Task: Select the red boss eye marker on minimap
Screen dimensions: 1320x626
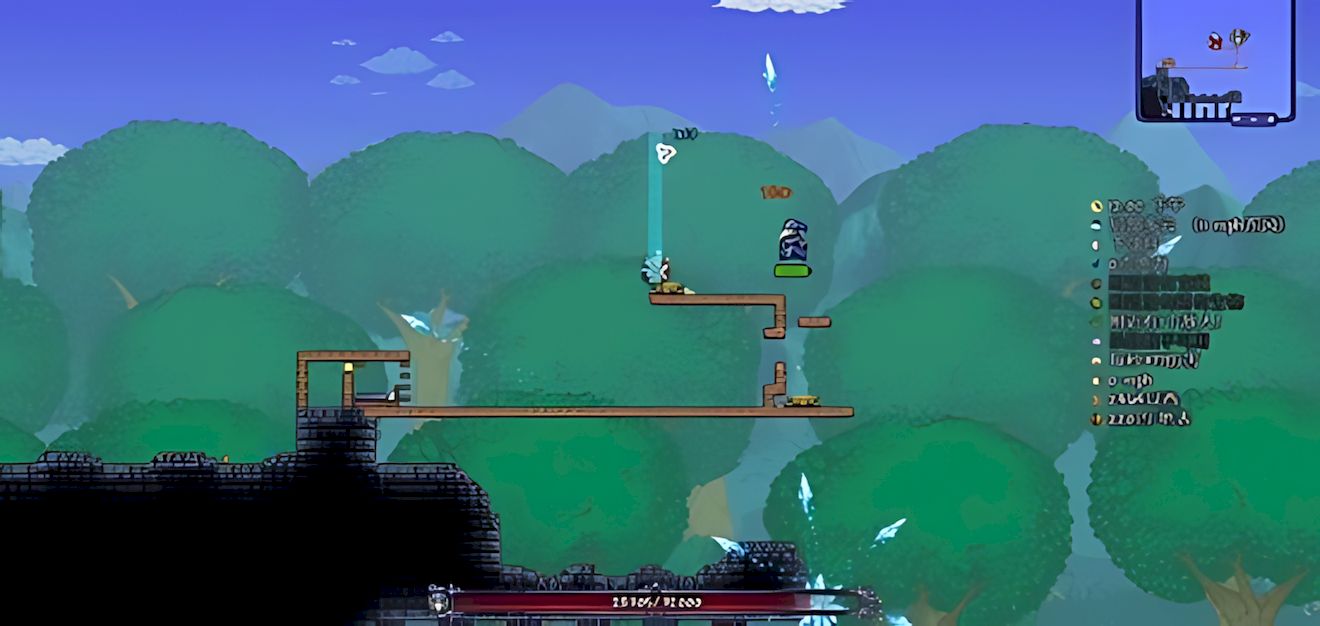Action: click(x=1215, y=41)
